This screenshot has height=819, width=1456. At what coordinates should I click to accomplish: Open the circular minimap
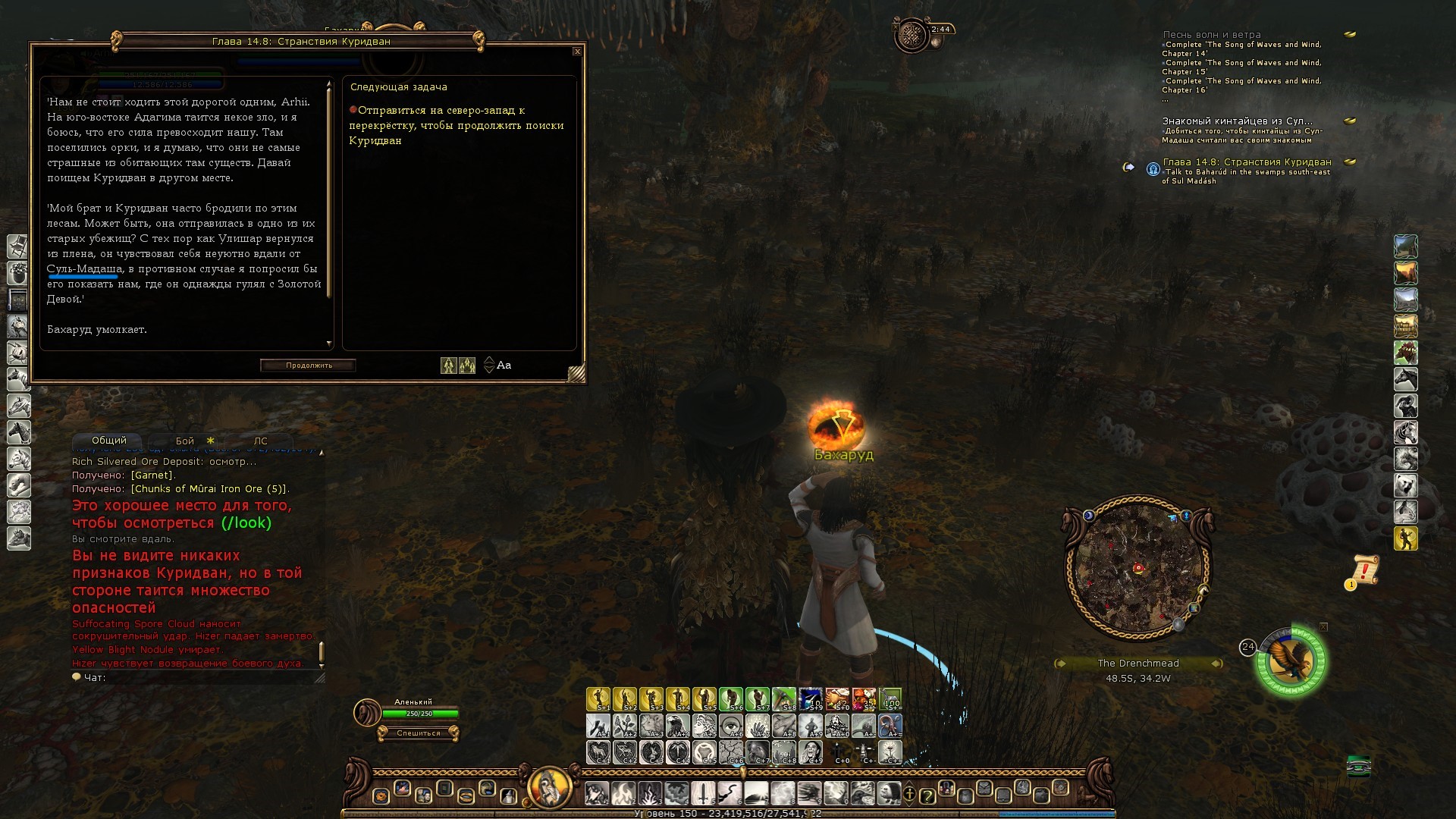tap(1138, 567)
